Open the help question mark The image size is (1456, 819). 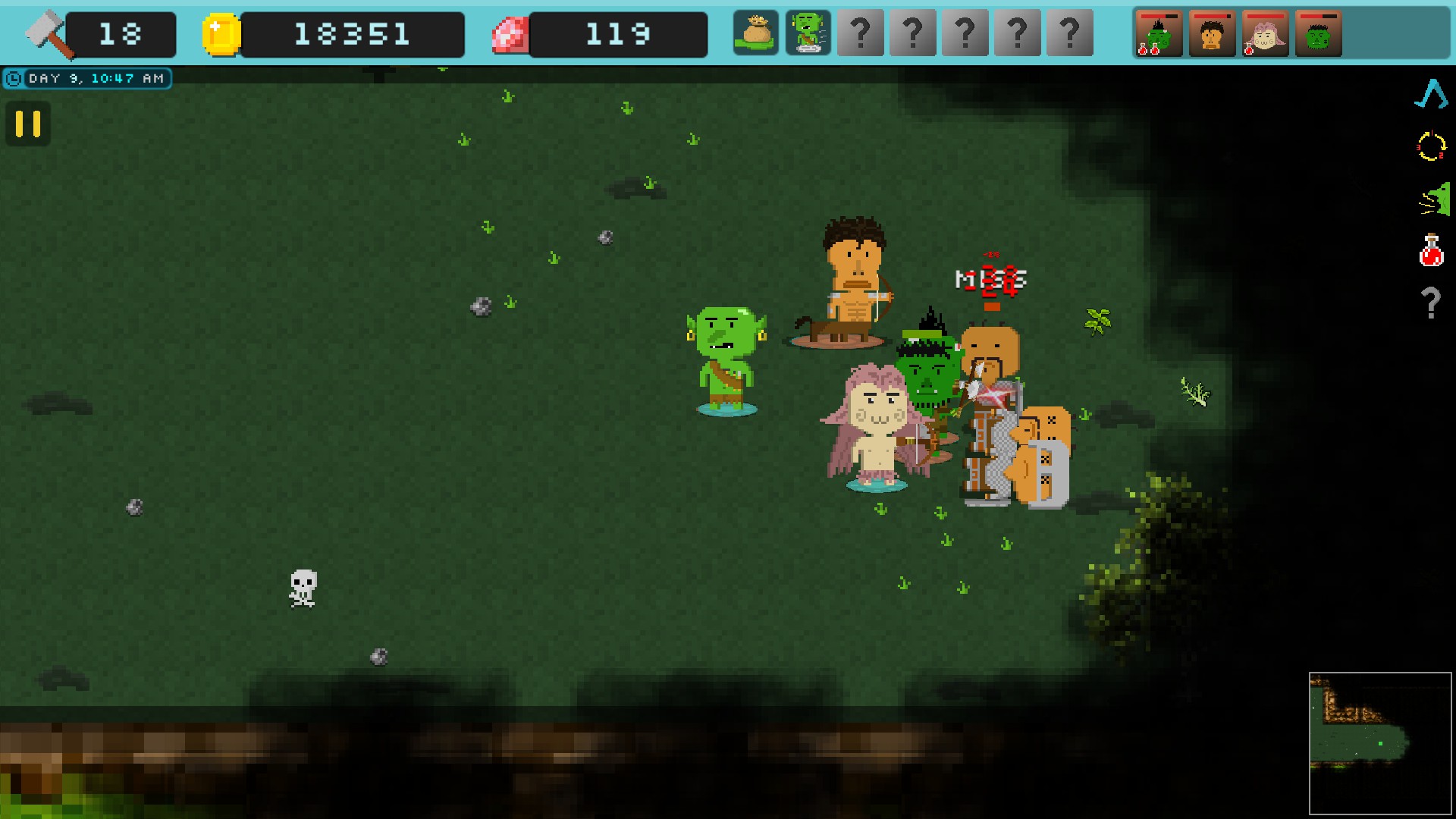[x=1432, y=304]
